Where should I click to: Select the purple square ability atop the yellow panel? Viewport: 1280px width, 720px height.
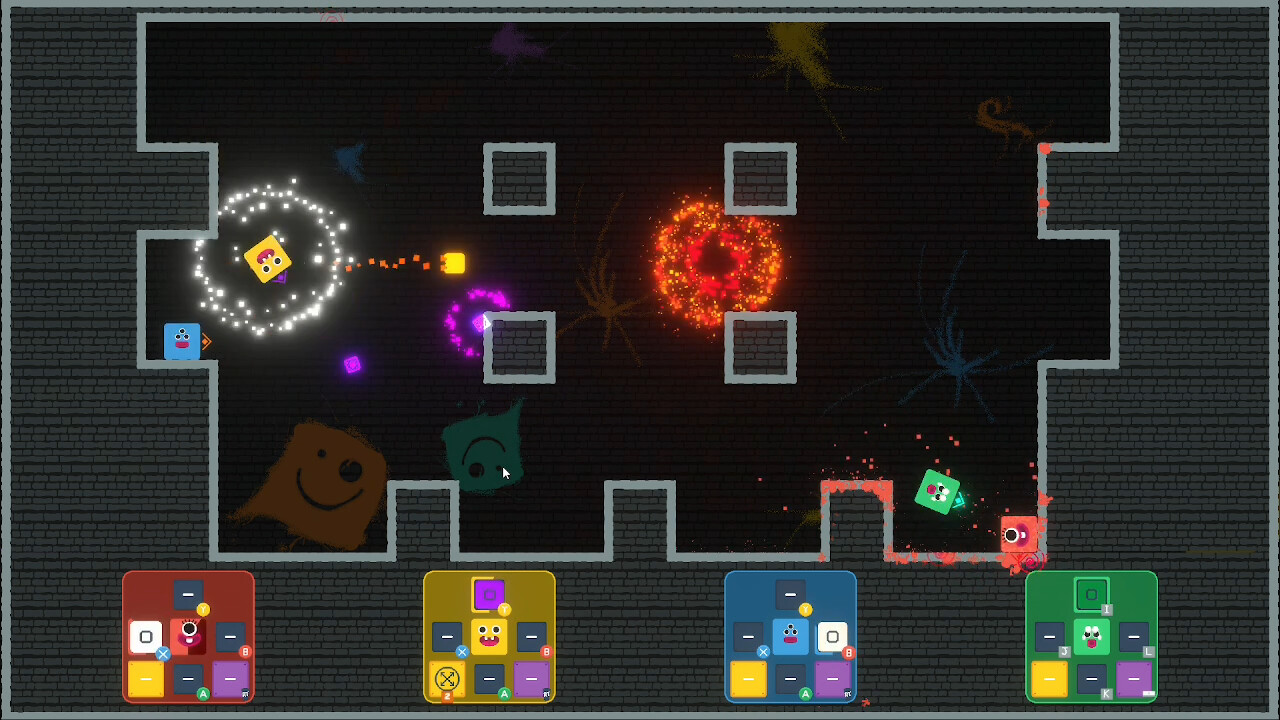(x=489, y=595)
